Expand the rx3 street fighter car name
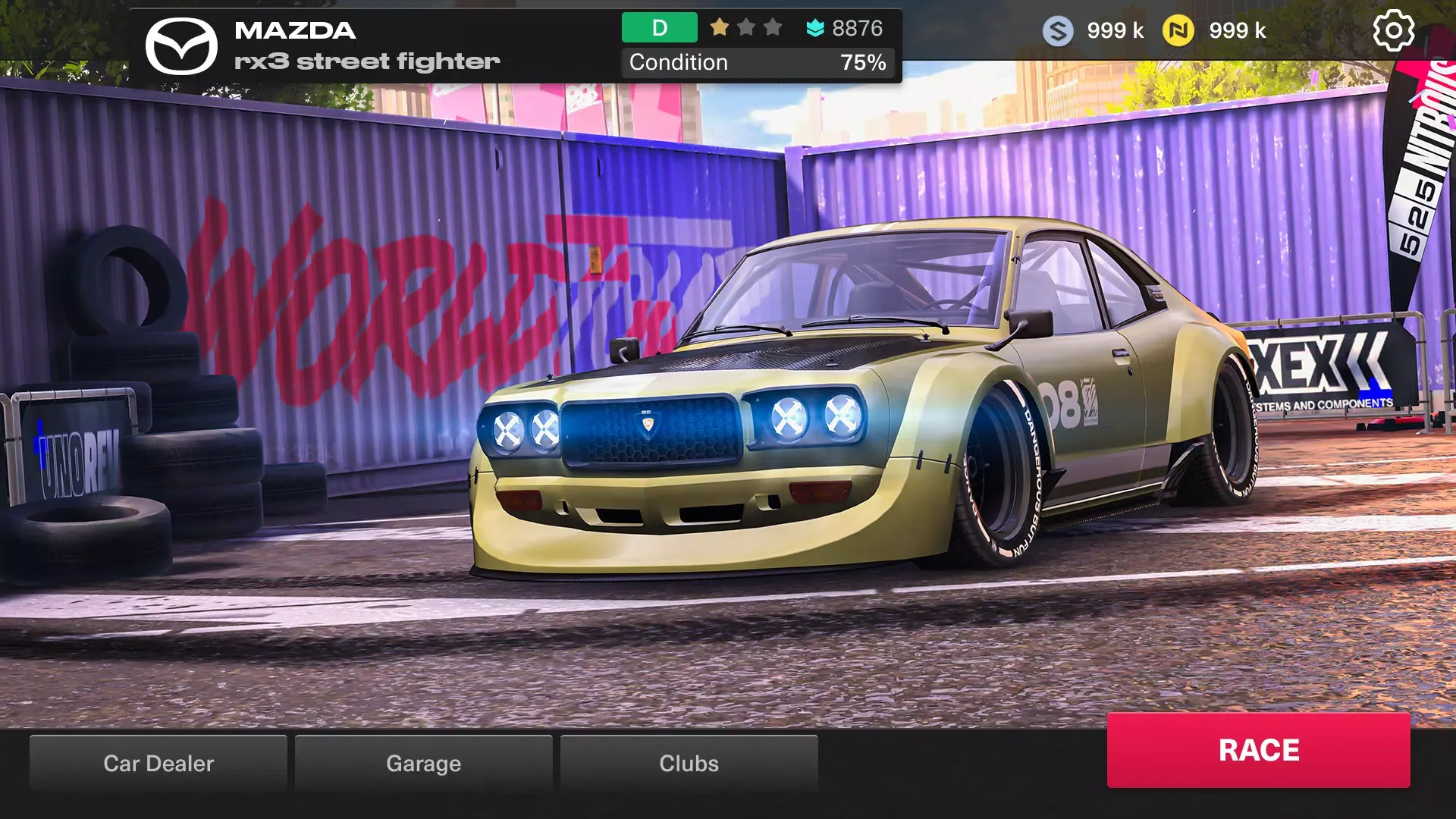Screen dimensions: 1456x819 pyautogui.click(x=366, y=61)
